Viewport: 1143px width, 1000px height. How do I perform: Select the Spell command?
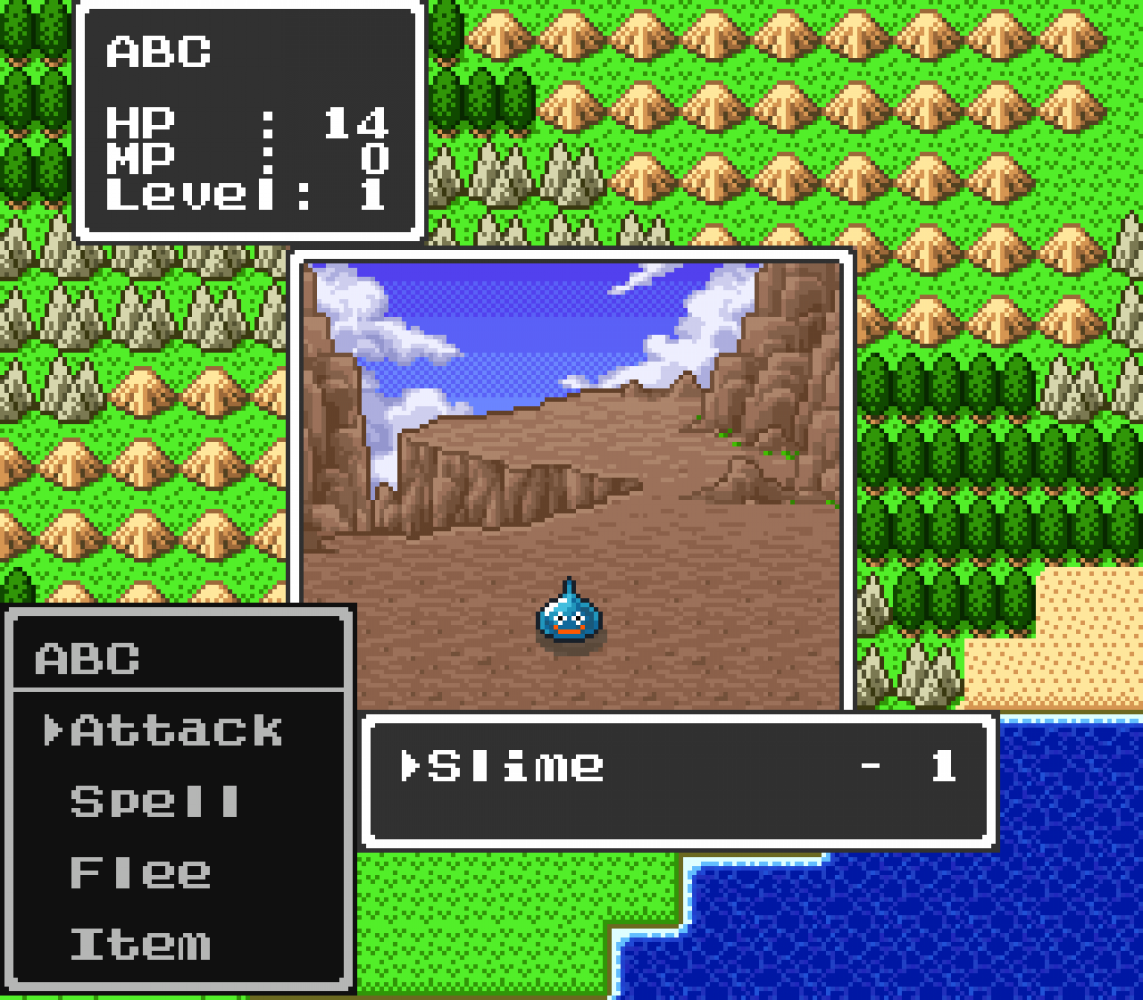[155, 802]
